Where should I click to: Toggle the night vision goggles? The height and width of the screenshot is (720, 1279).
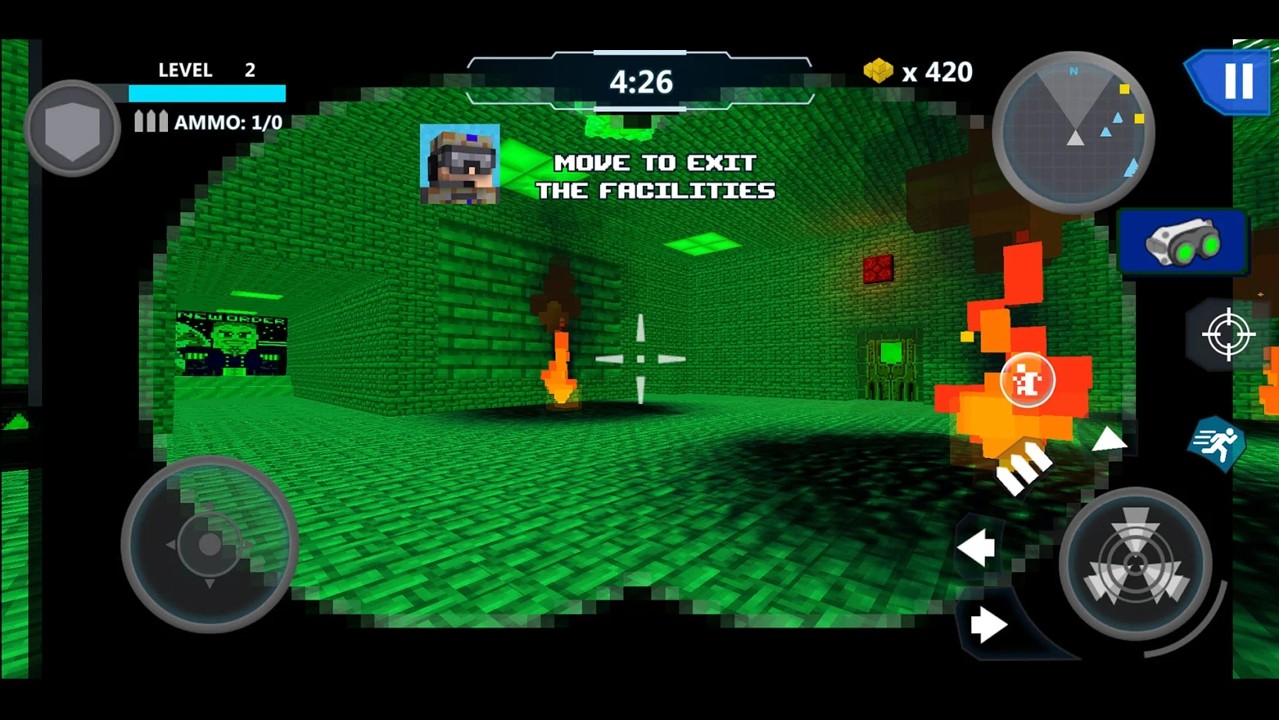point(1183,243)
